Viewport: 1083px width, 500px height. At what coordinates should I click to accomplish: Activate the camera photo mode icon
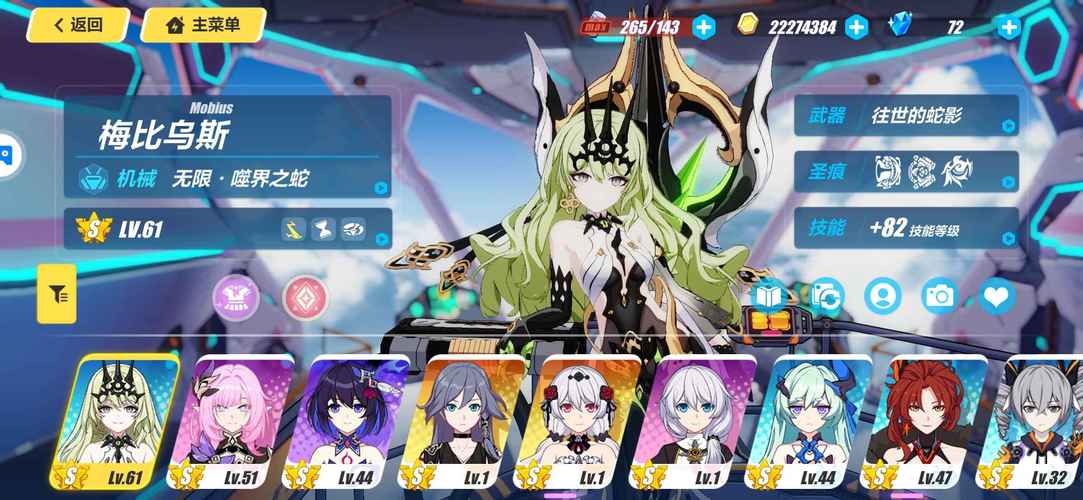[940, 296]
